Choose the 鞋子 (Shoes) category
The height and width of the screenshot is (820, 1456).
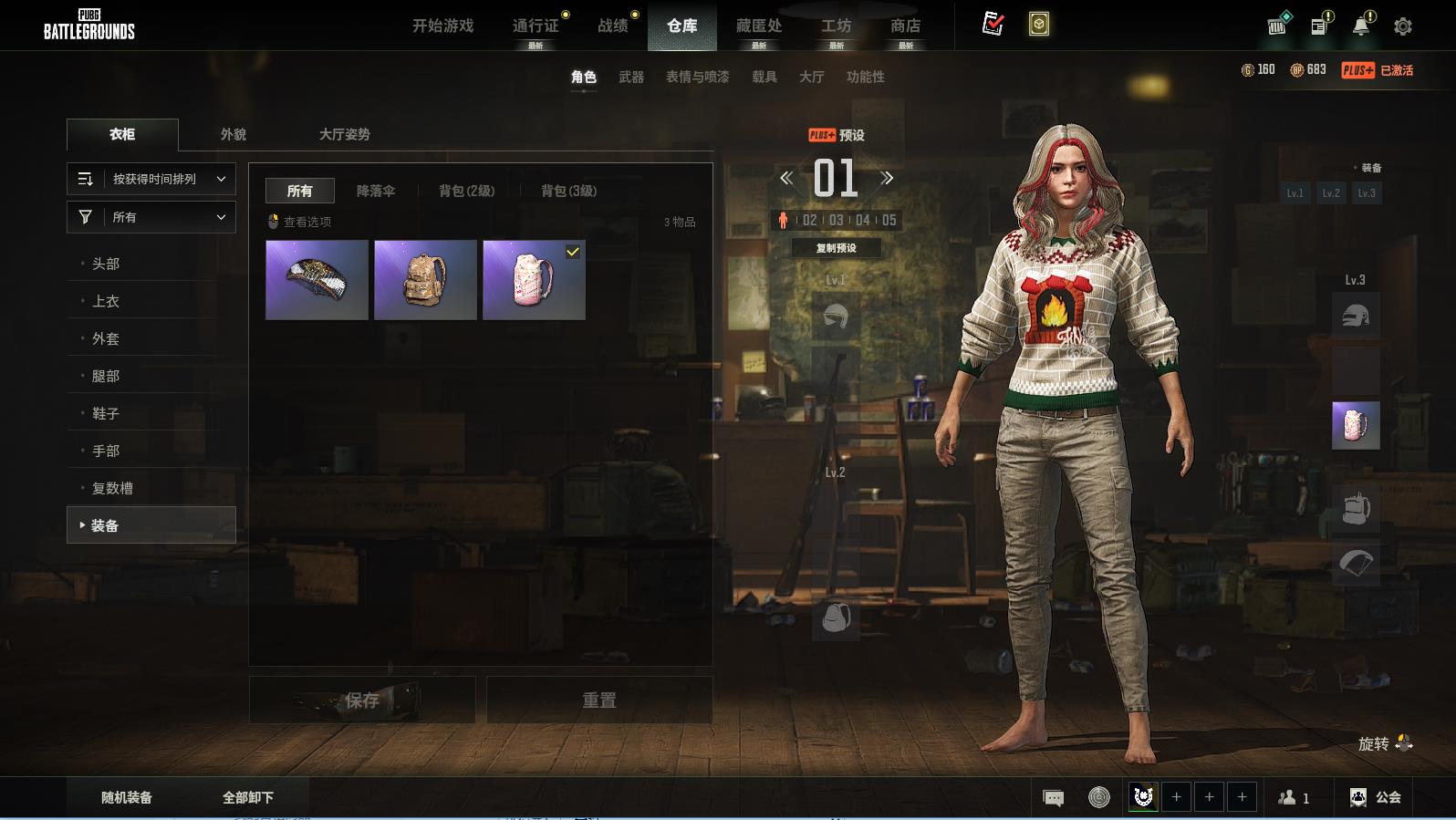(x=106, y=413)
